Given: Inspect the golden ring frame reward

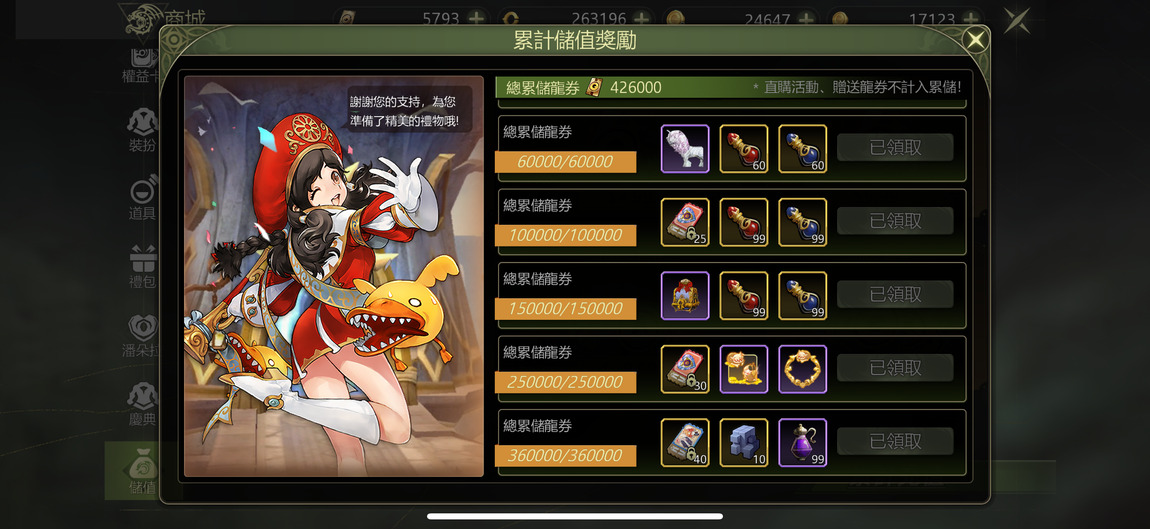Looking at the screenshot, I should tap(803, 369).
